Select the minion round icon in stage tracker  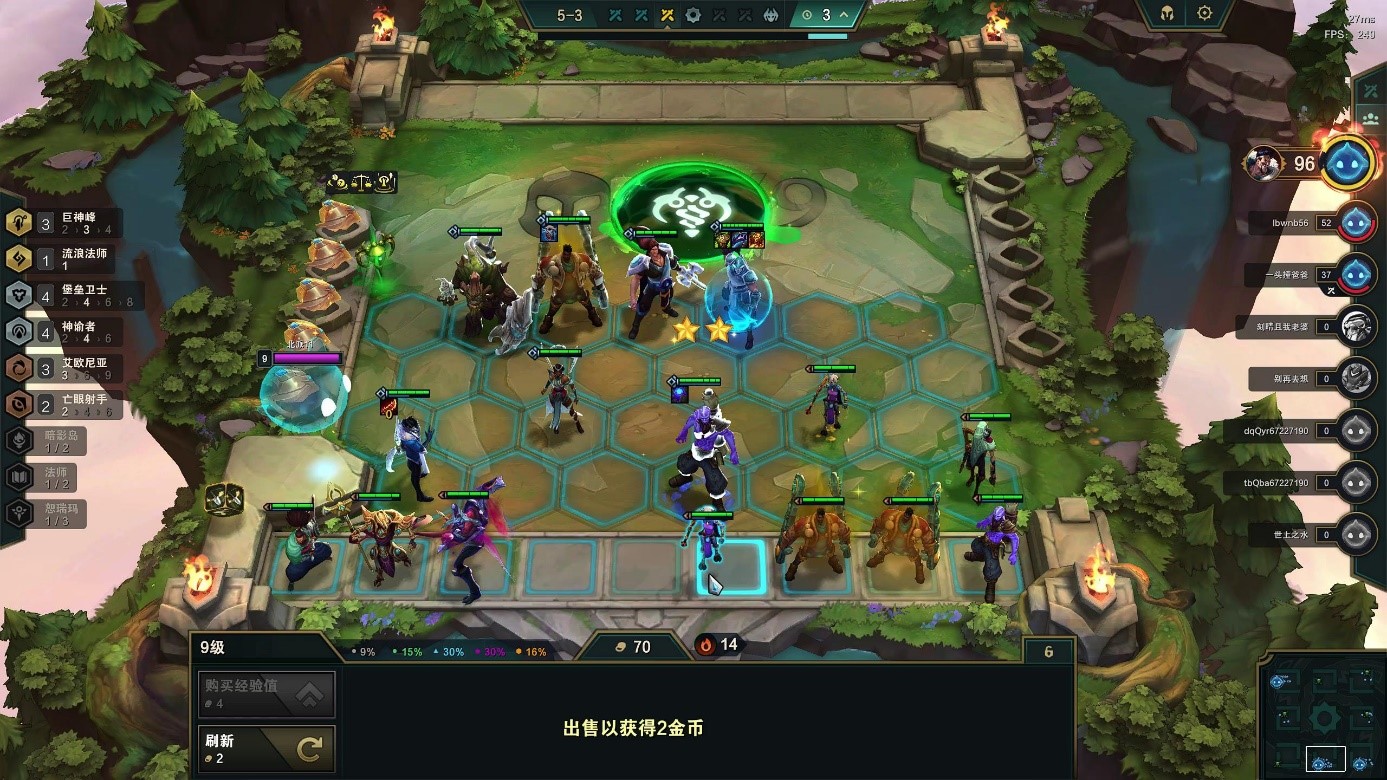point(772,14)
